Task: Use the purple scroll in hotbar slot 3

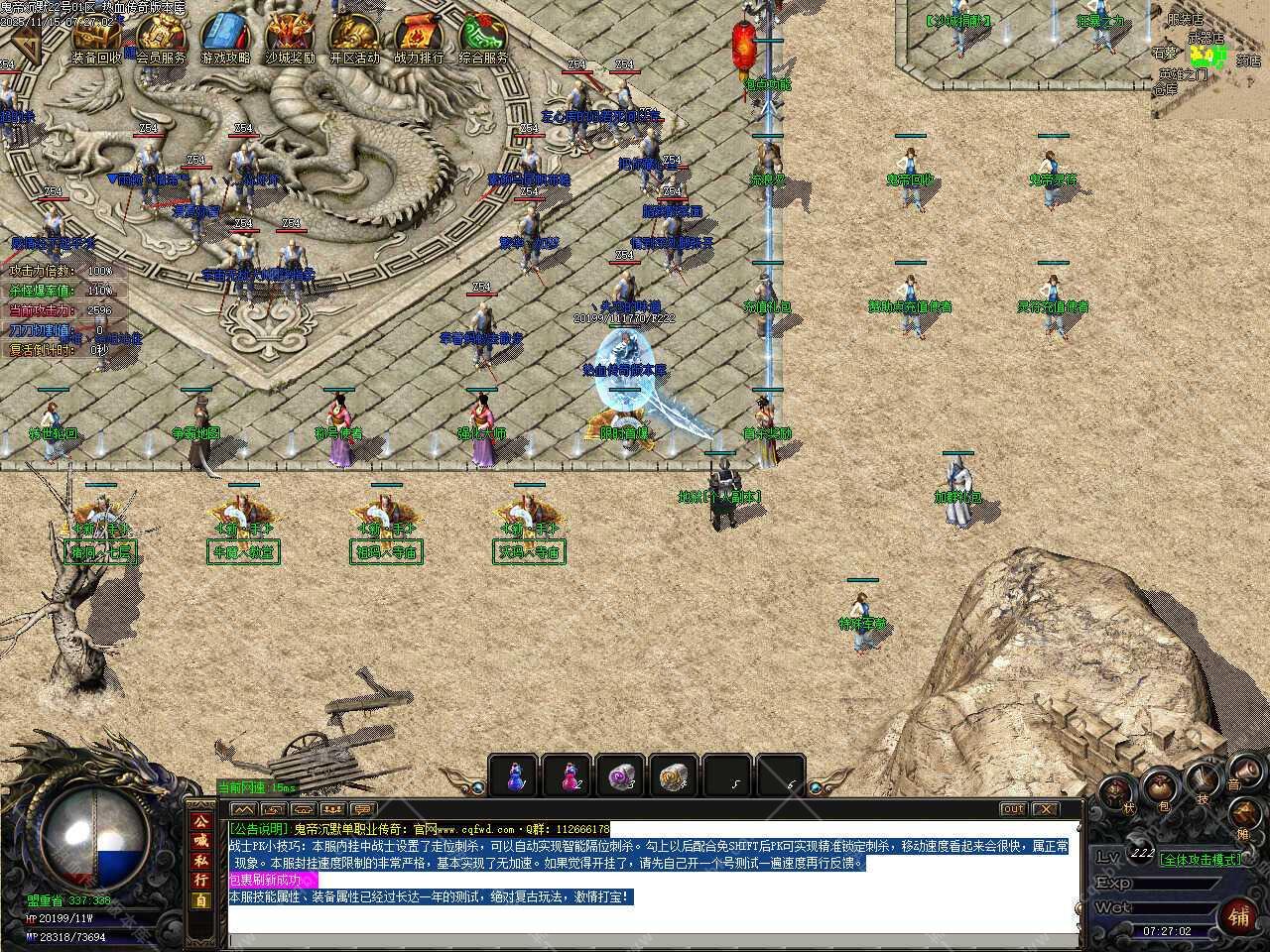Action: pos(622,775)
